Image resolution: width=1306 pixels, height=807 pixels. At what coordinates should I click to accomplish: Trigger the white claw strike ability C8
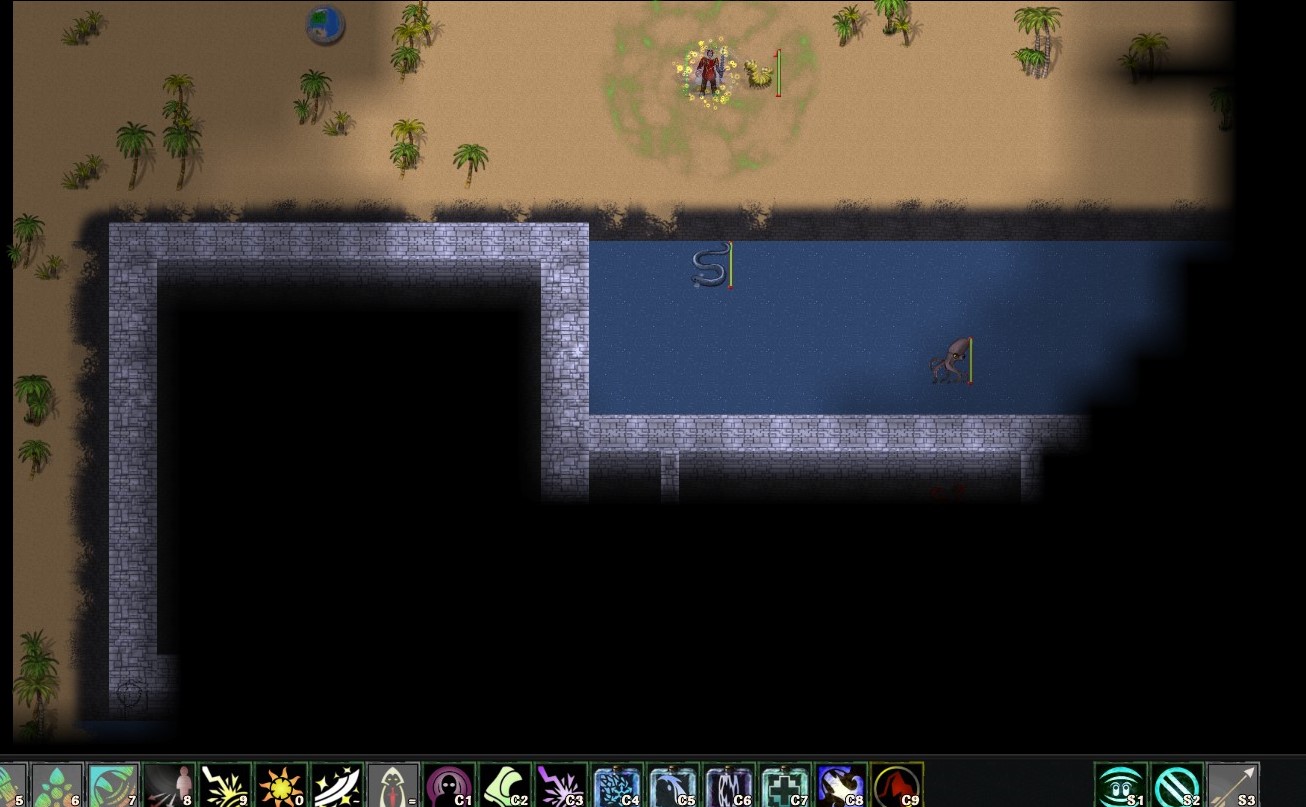pos(841,785)
